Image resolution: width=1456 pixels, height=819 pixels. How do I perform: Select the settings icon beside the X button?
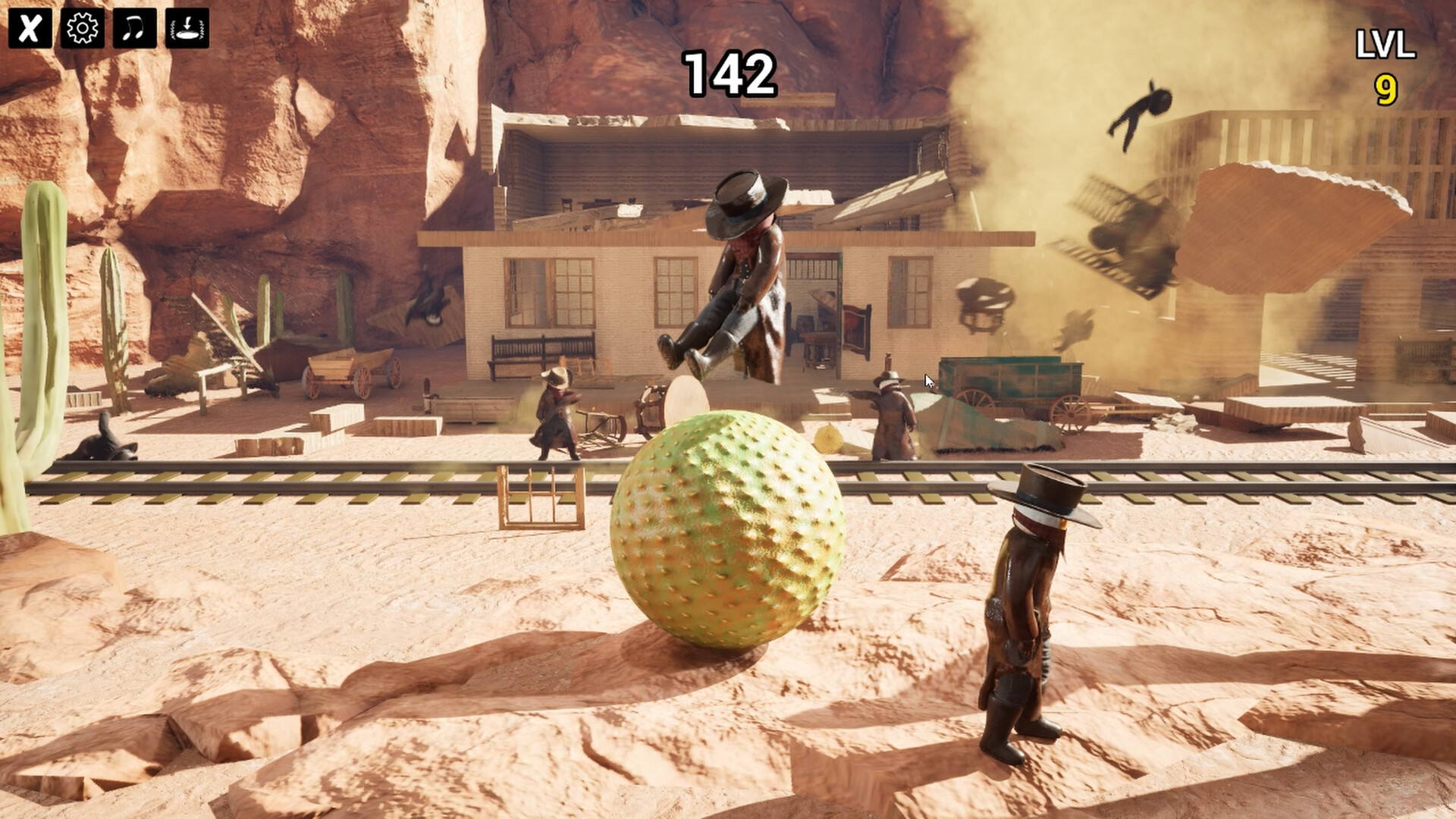pos(81,28)
